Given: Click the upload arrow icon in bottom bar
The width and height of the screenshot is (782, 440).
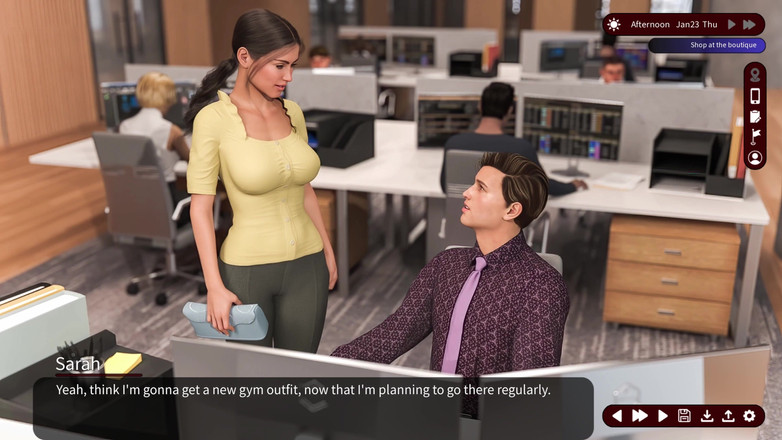Looking at the screenshot, I should 728,416.
